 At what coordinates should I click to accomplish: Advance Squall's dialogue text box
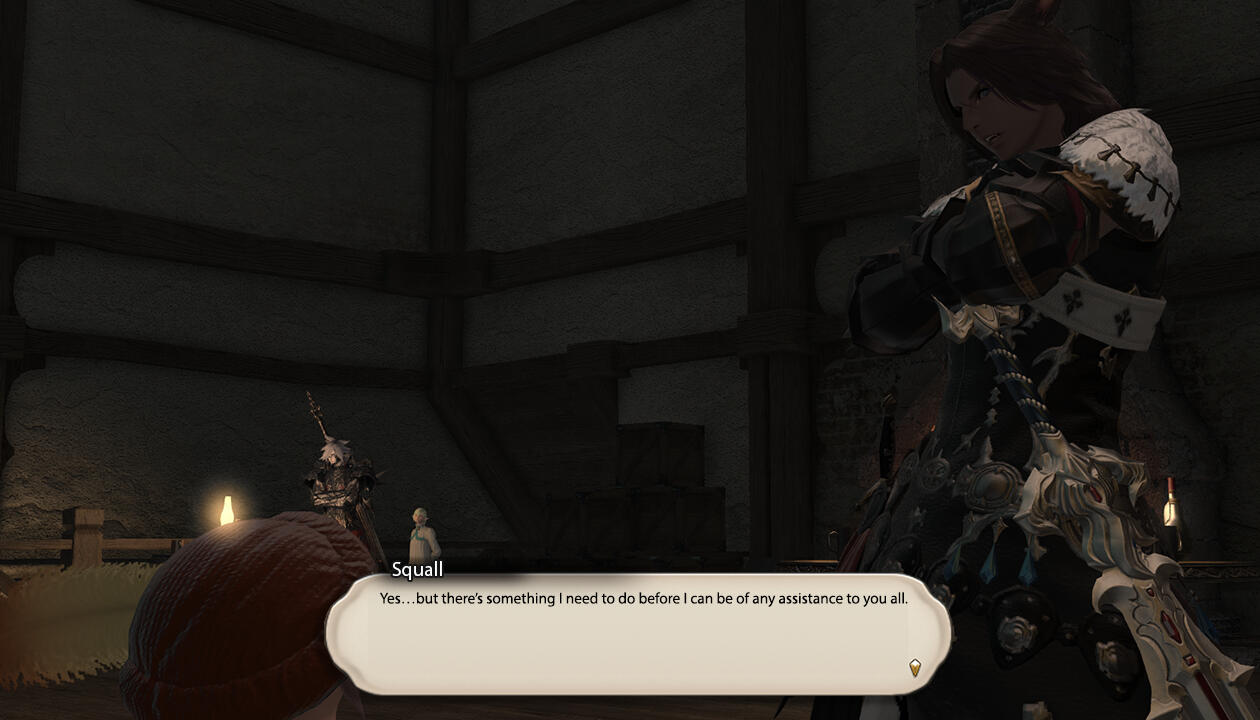click(x=637, y=636)
